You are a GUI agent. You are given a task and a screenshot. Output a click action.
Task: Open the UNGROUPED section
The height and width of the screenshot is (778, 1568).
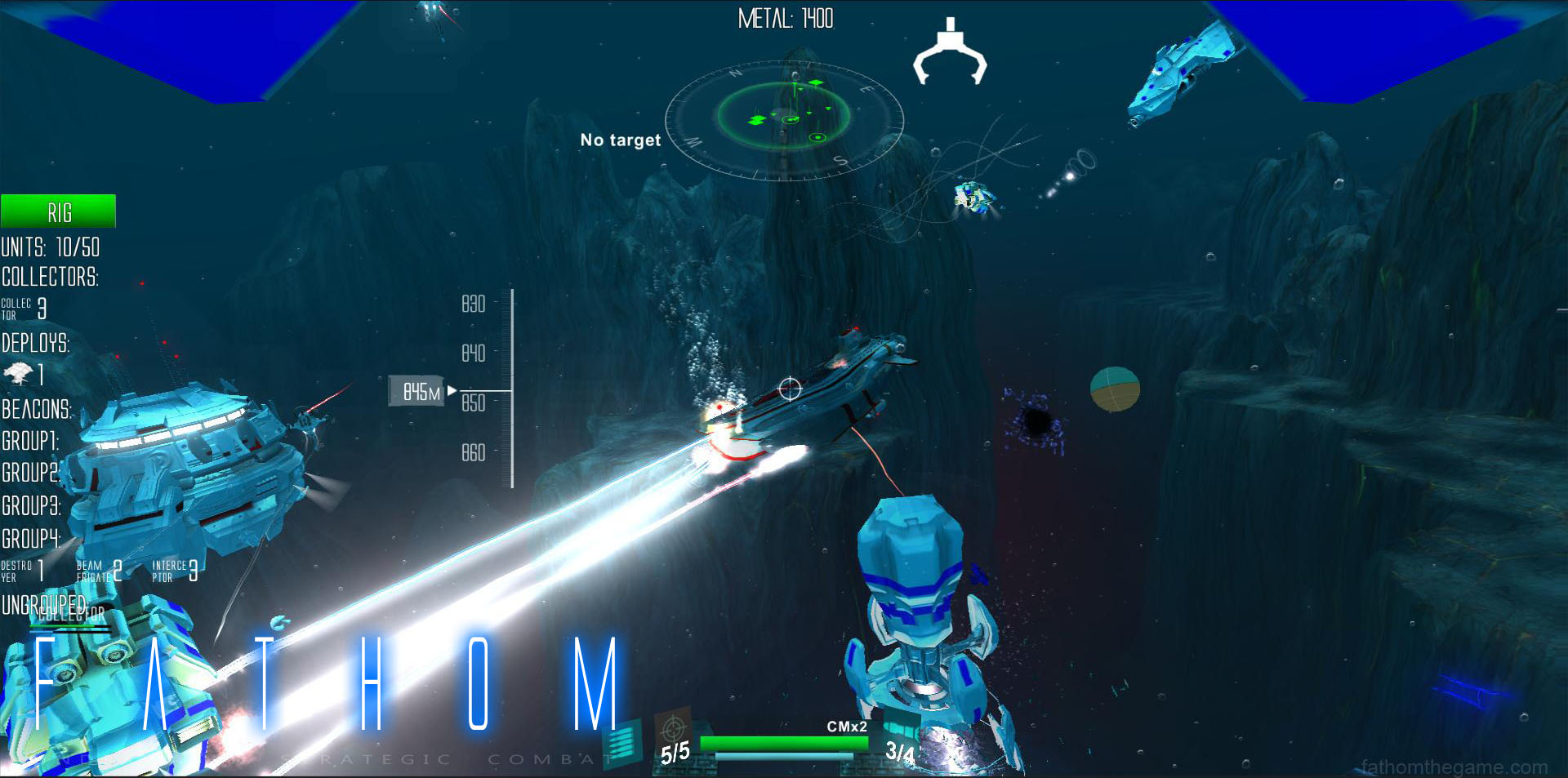coord(45,606)
